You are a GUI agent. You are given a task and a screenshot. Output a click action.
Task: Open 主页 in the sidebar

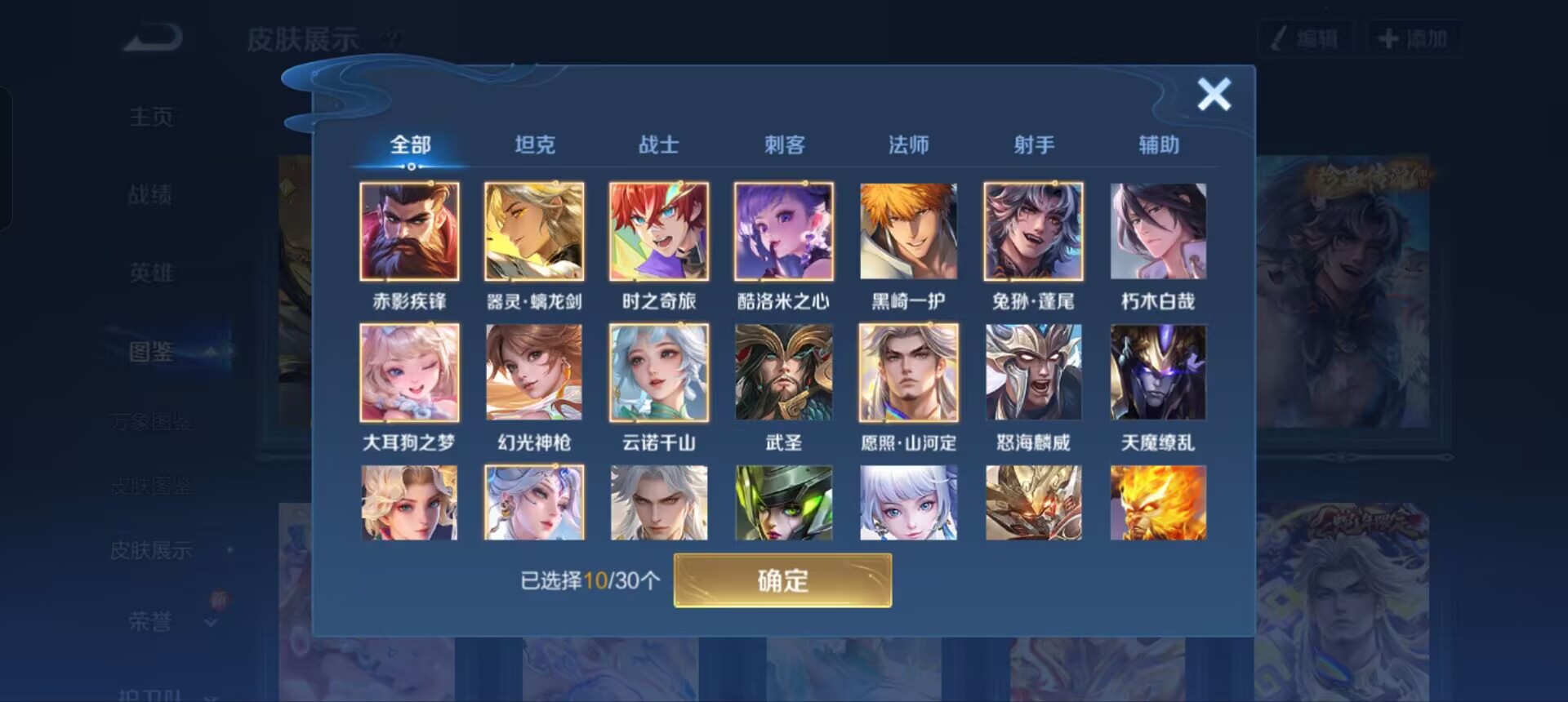click(x=152, y=116)
